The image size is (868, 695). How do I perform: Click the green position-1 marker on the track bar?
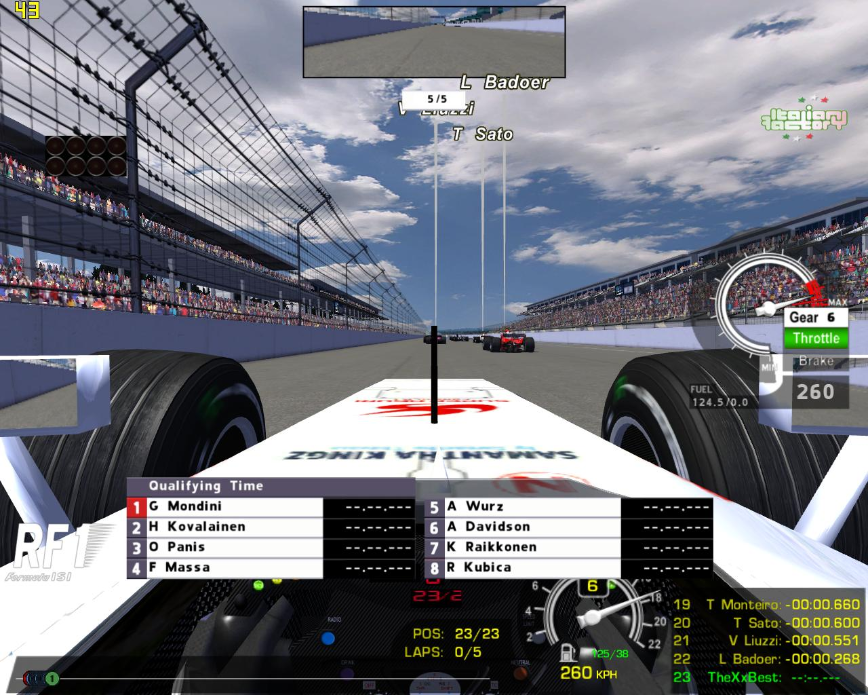52,679
